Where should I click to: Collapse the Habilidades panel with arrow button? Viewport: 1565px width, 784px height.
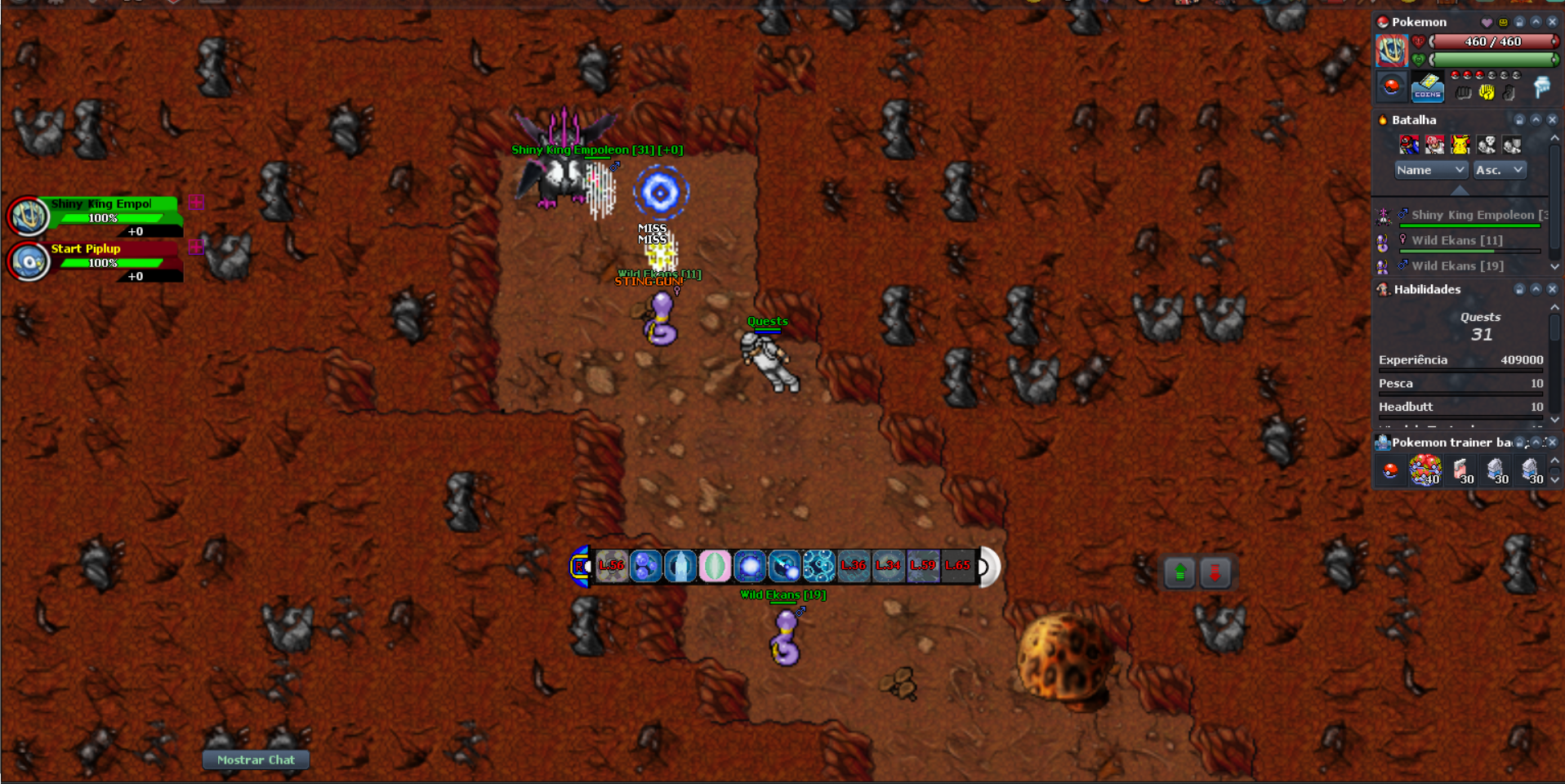click(1536, 289)
